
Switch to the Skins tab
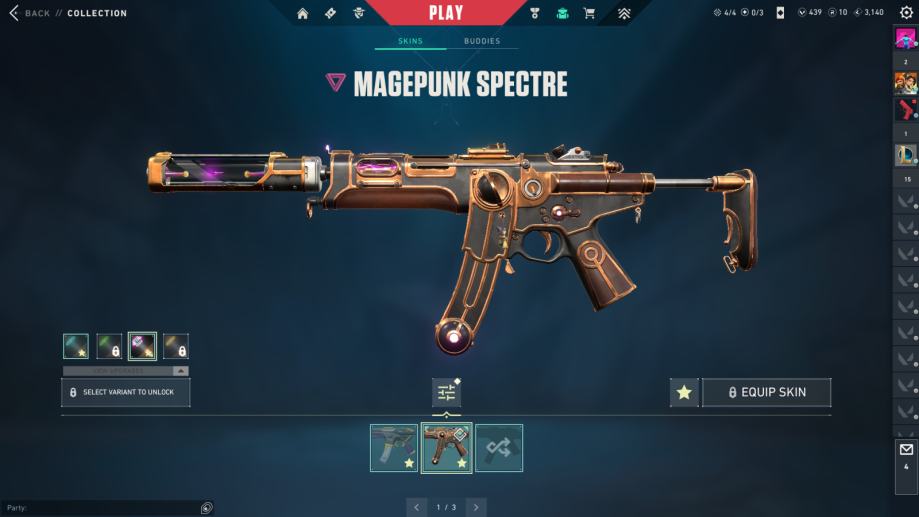click(x=410, y=41)
